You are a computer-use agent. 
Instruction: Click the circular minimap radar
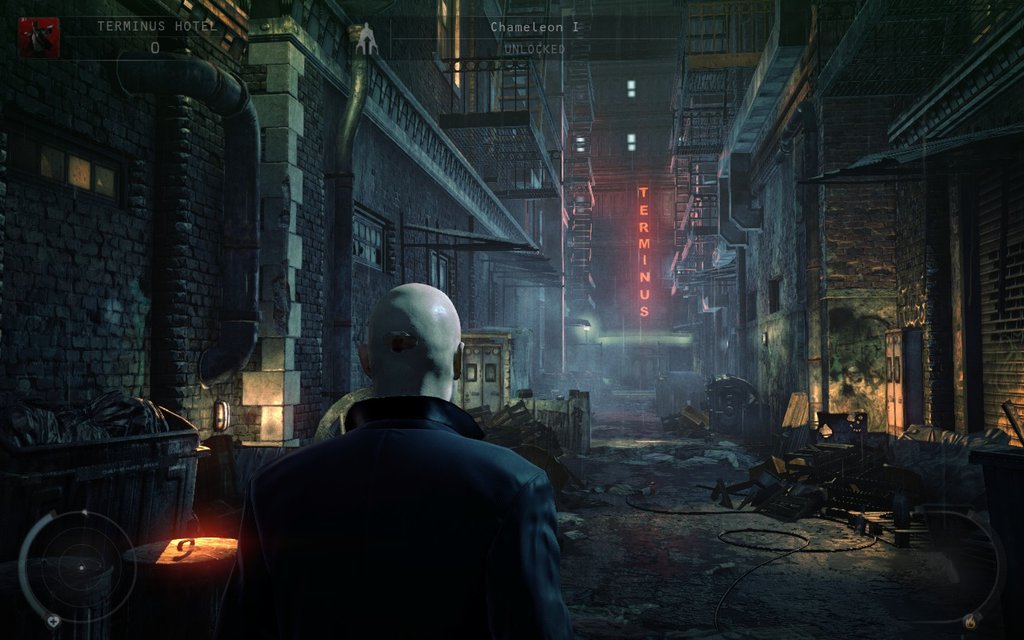pyautogui.click(x=80, y=566)
